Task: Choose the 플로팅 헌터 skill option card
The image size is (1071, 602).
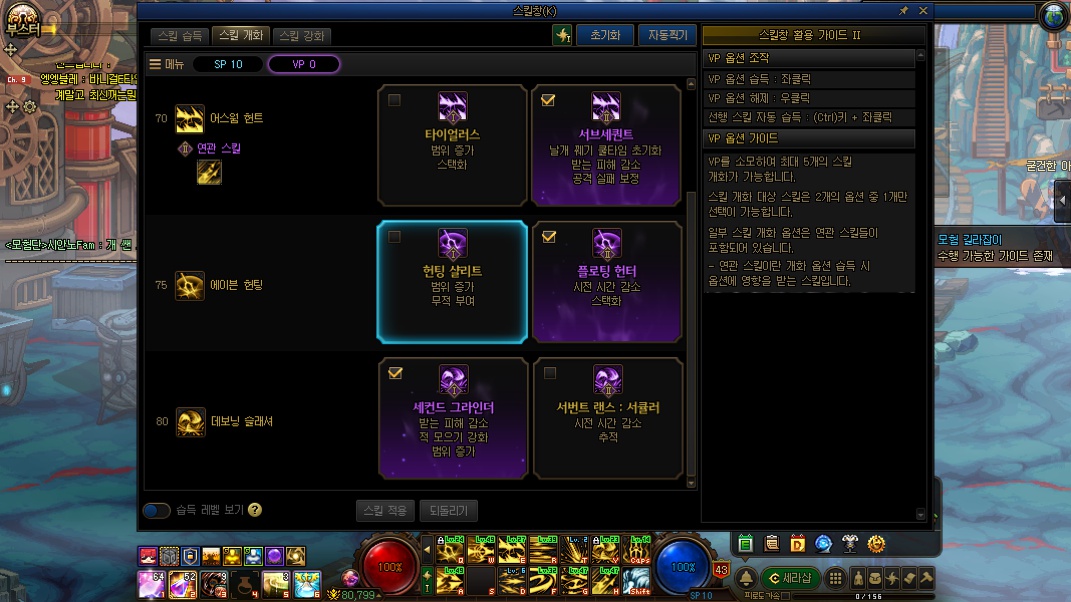Action: tap(606, 282)
